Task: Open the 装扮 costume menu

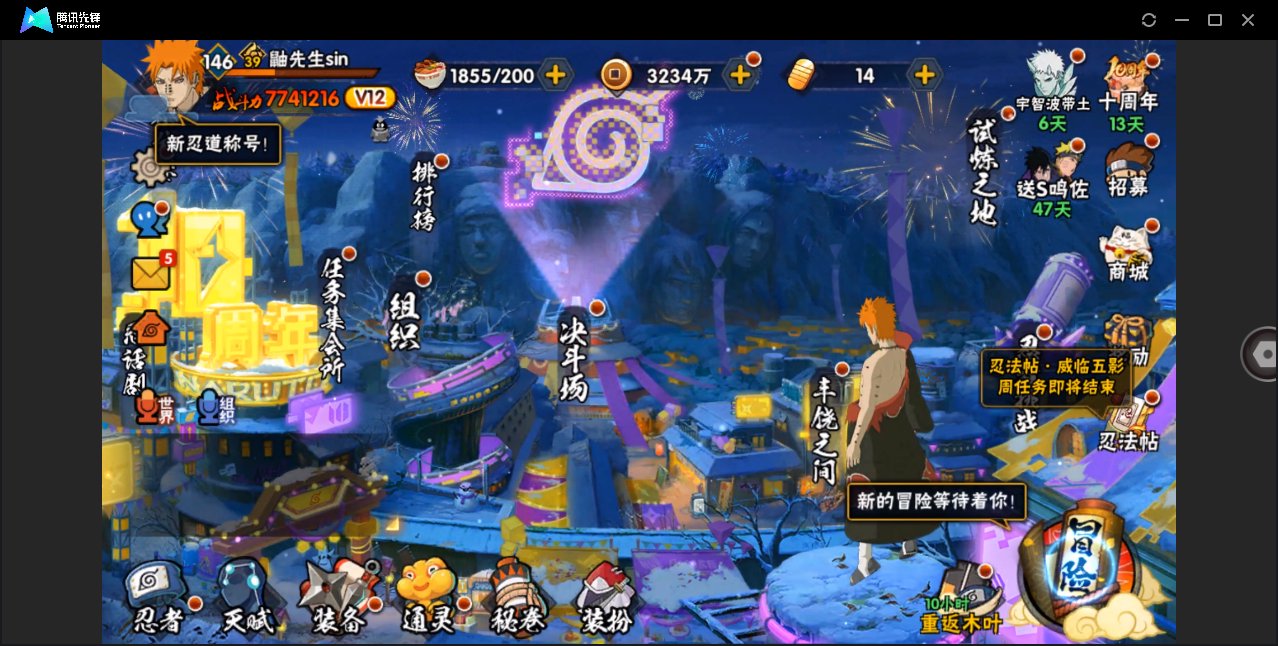Action: pos(605,598)
